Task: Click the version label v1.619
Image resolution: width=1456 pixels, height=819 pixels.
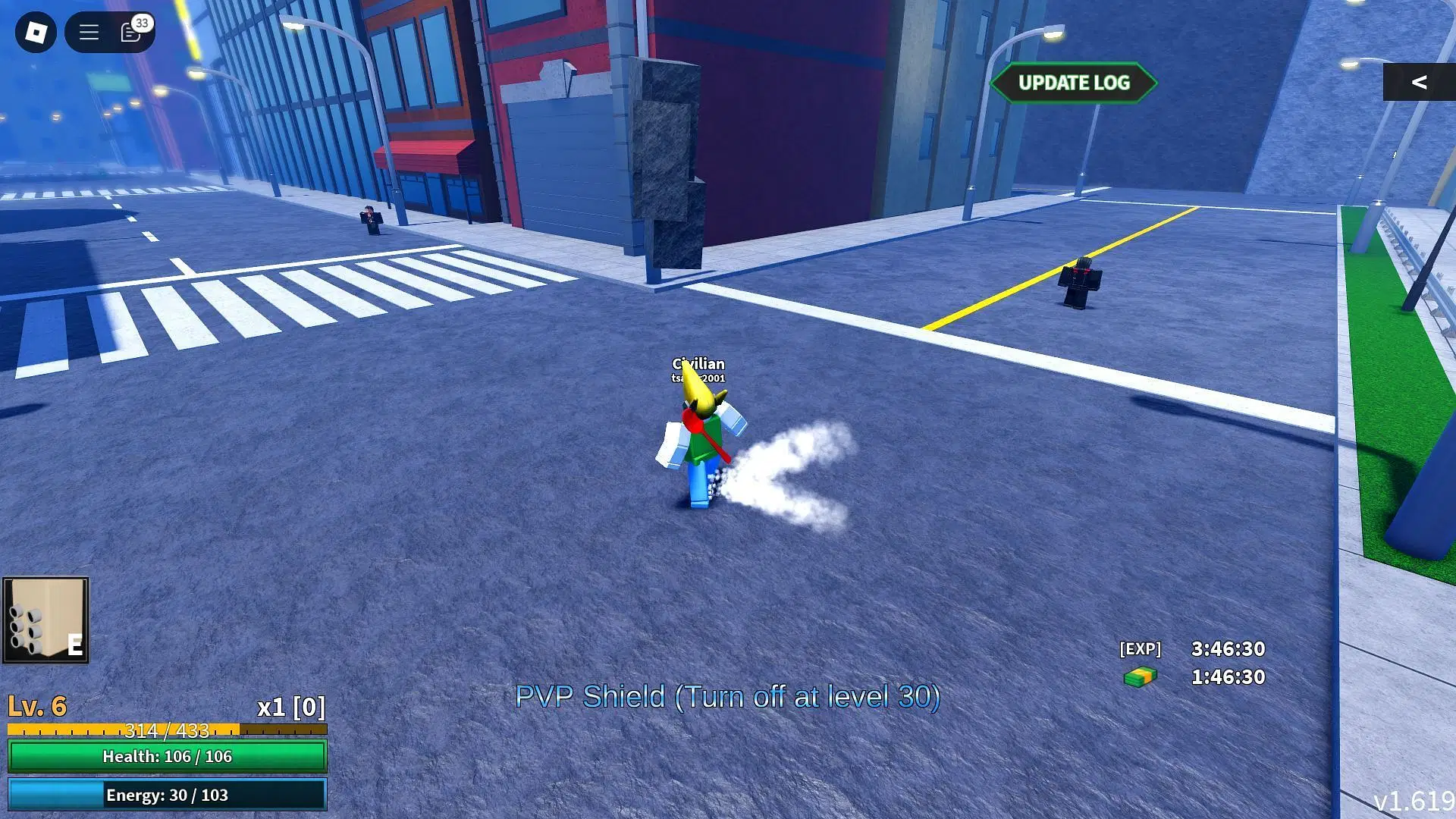Action: coord(1416,800)
